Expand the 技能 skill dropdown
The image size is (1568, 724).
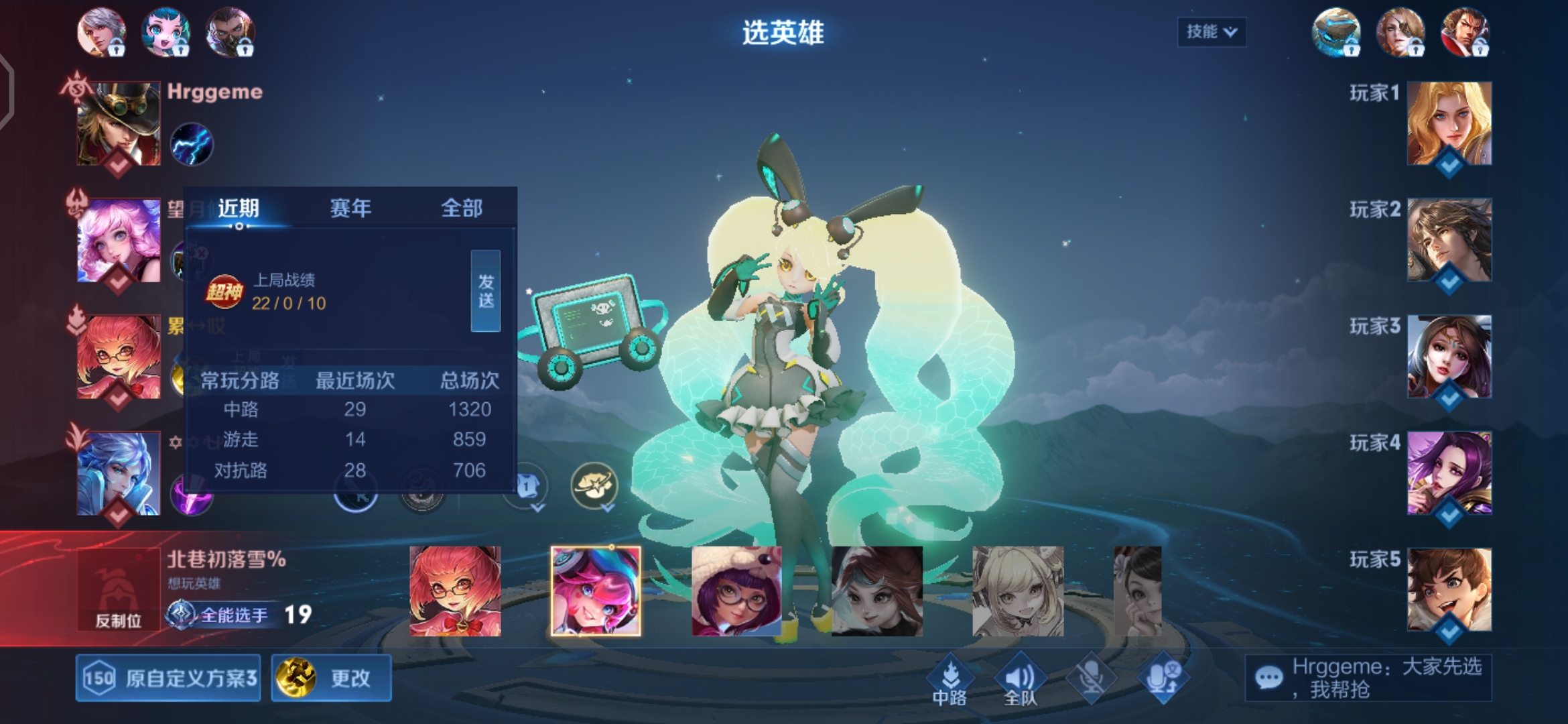[1211, 30]
